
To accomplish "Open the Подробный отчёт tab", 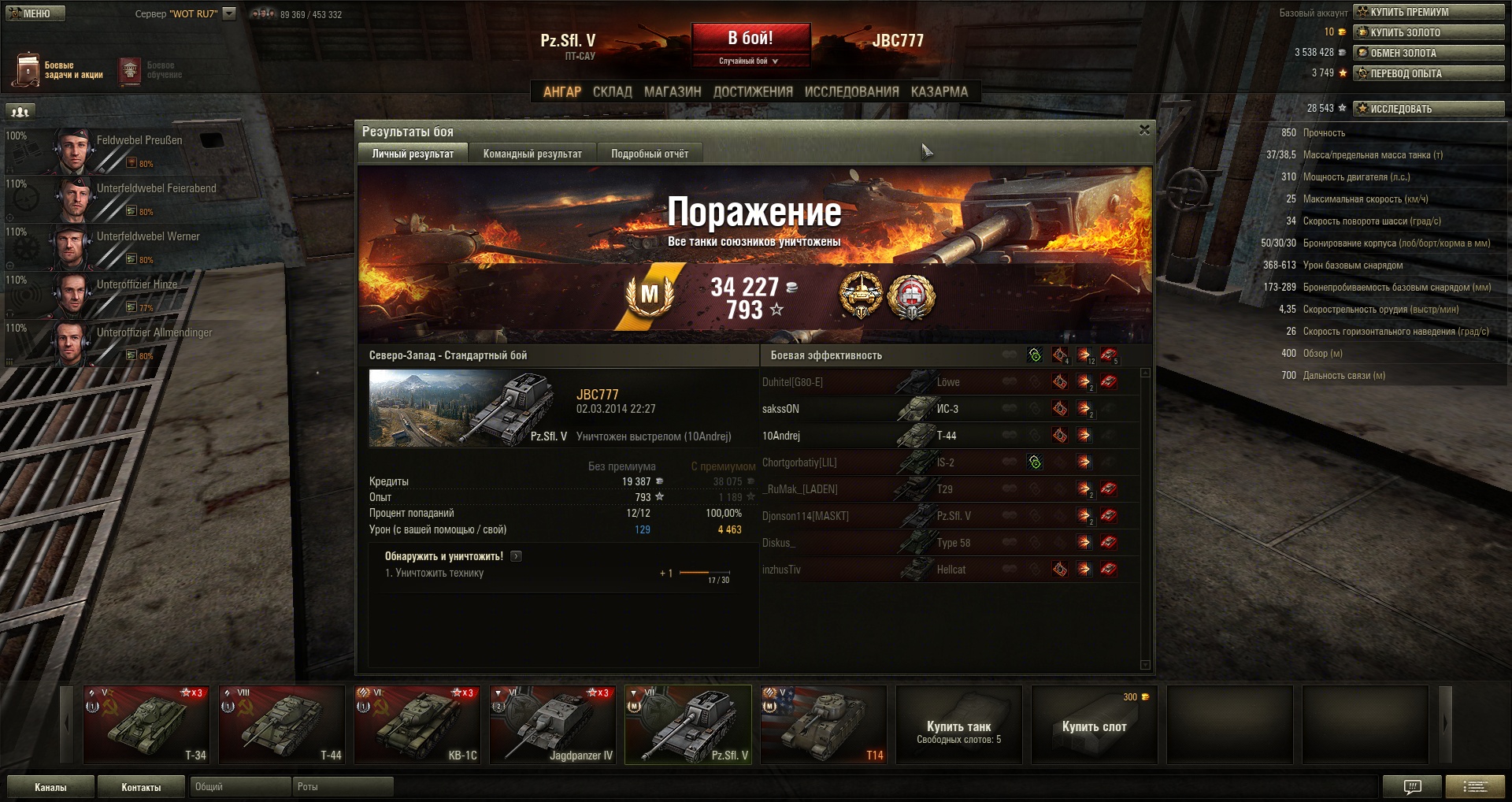I will coord(650,154).
